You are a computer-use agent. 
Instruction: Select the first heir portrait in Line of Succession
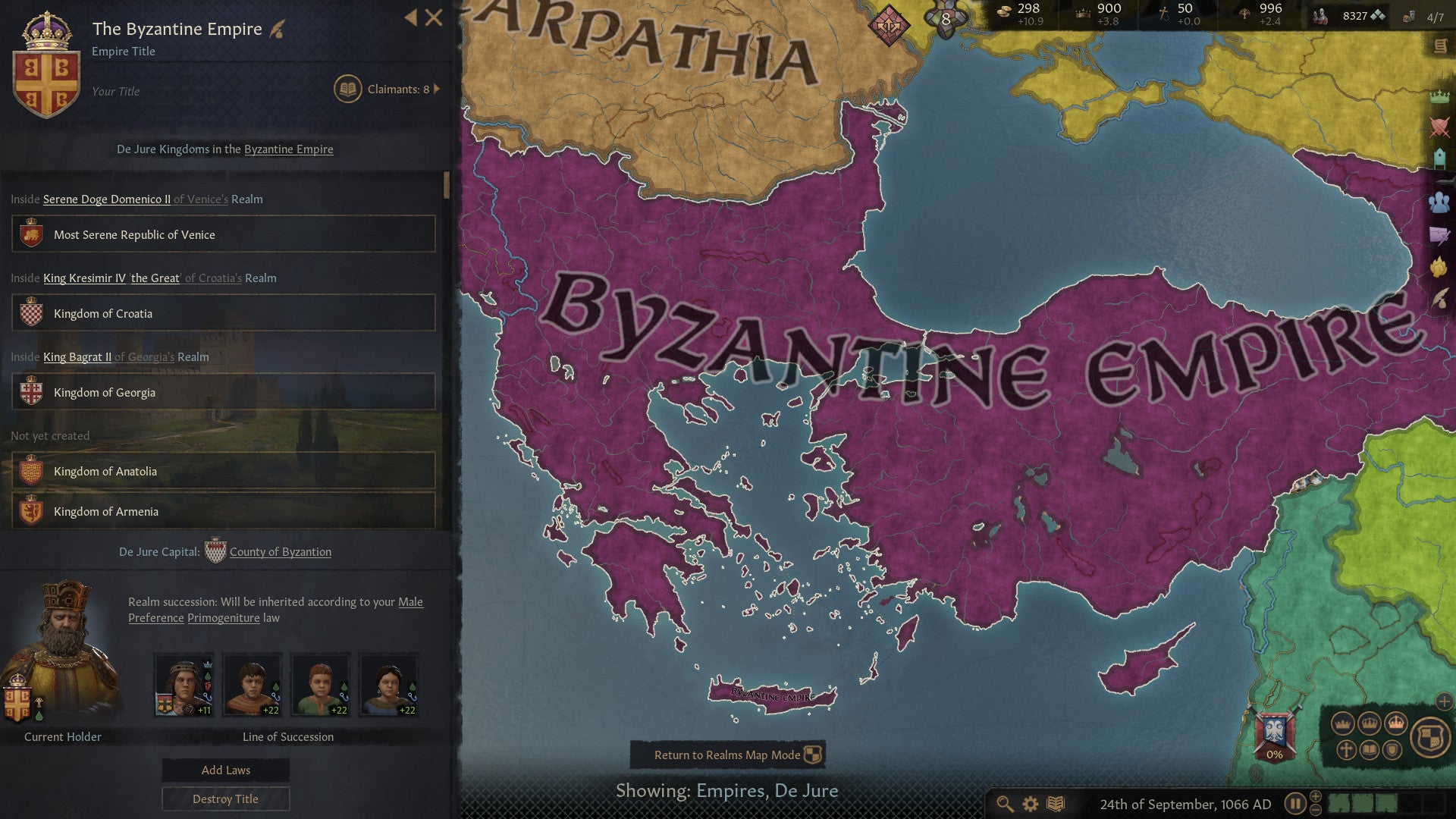click(x=183, y=683)
